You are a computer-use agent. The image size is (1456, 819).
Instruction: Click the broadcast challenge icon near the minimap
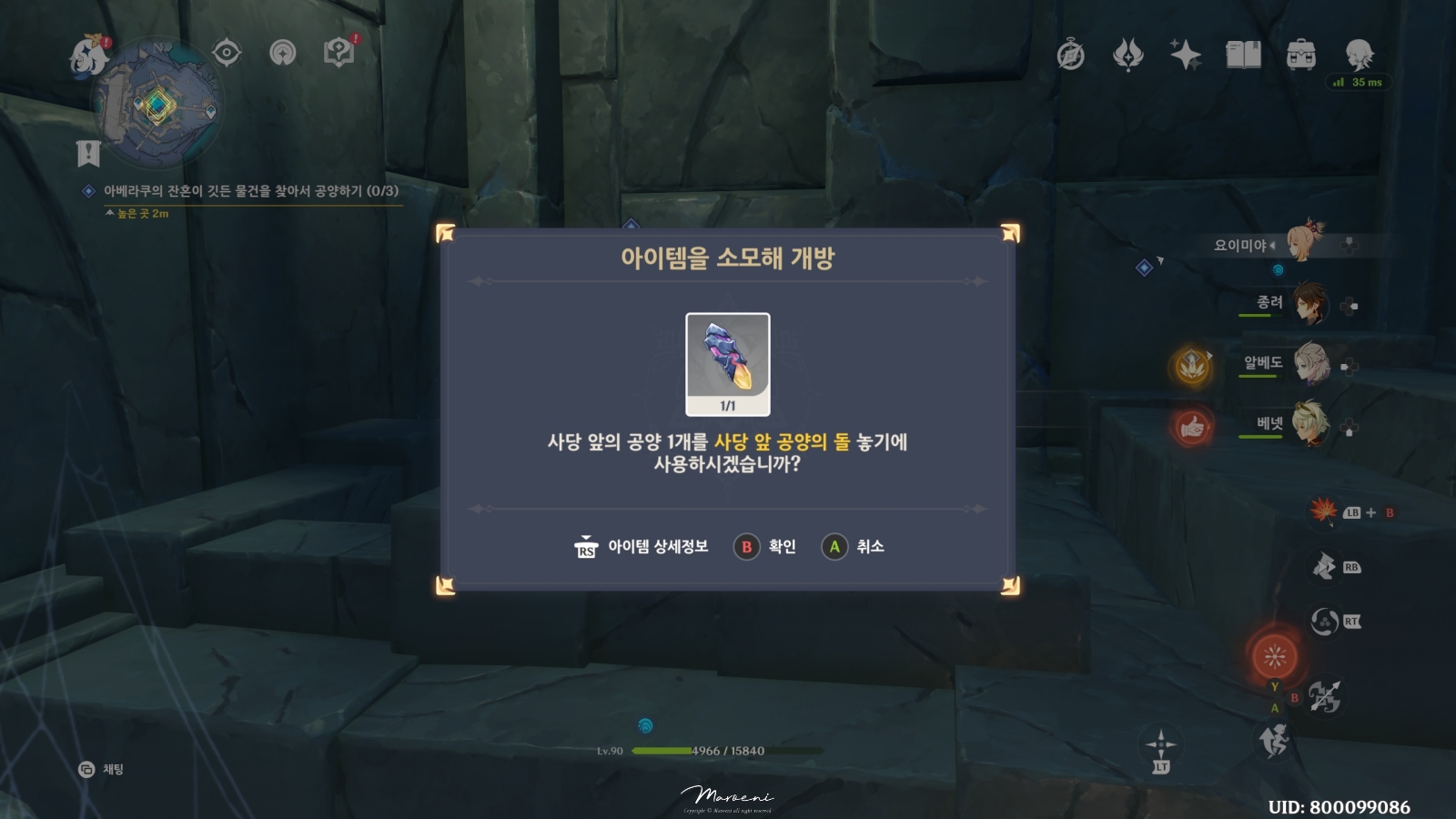coord(284,52)
